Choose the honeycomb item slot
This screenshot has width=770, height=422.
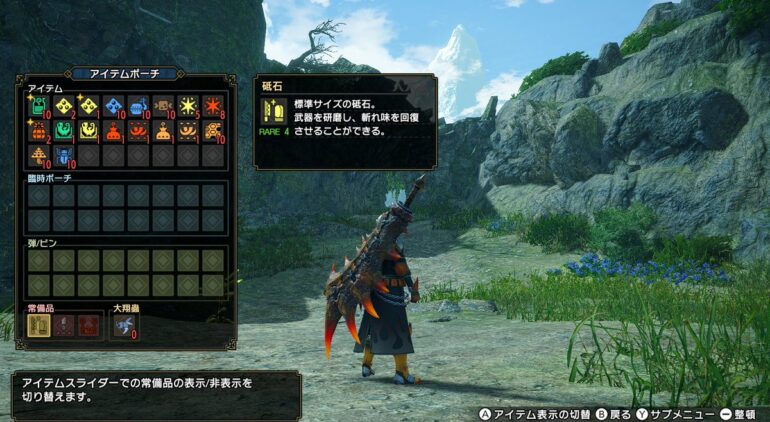coord(213,131)
